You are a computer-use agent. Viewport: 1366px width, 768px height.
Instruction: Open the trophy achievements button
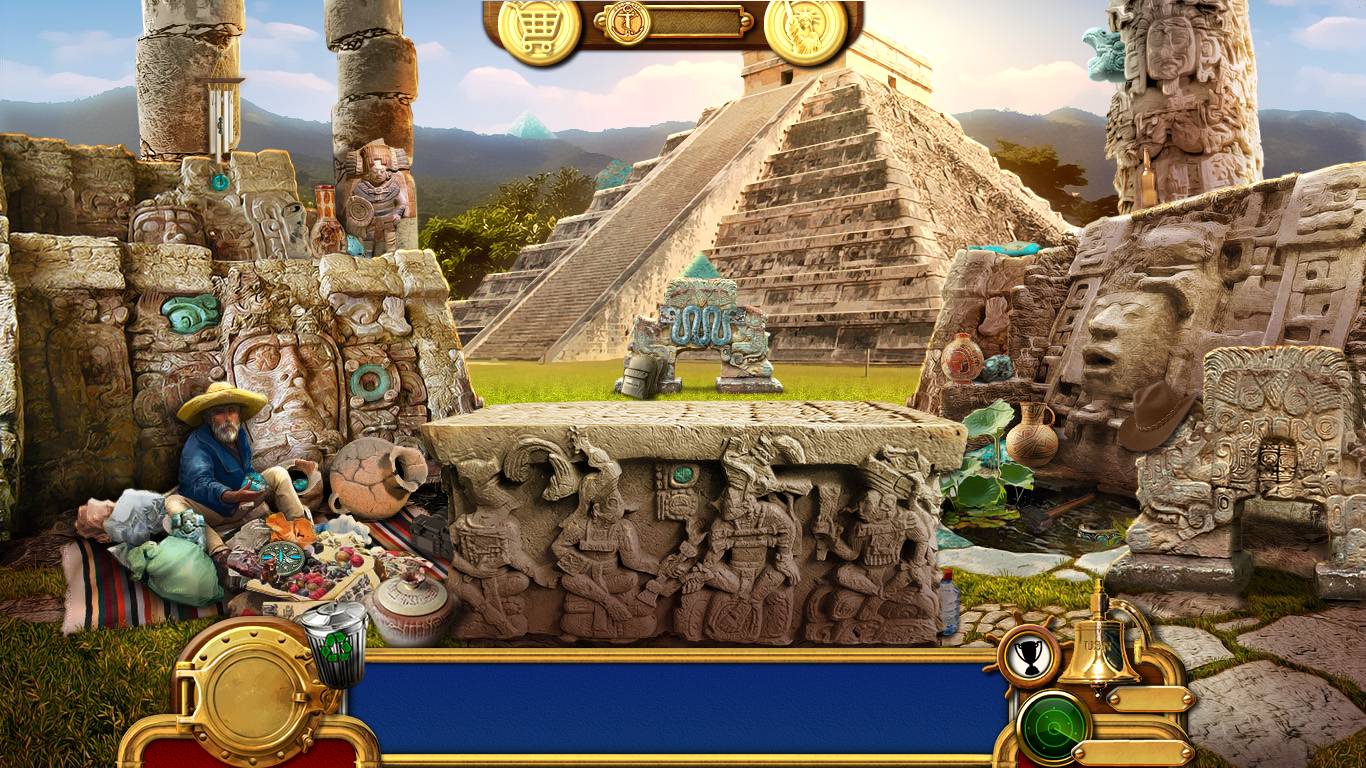click(1027, 656)
